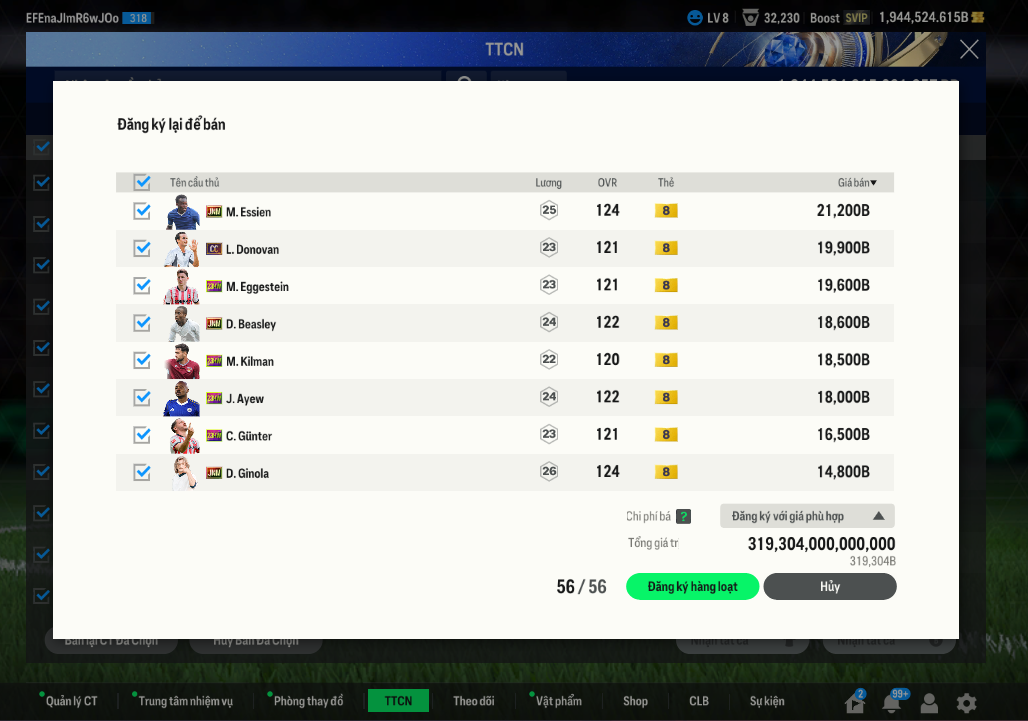Toggle M. Kilman's checkbox
1028x721 pixels.
click(142, 360)
